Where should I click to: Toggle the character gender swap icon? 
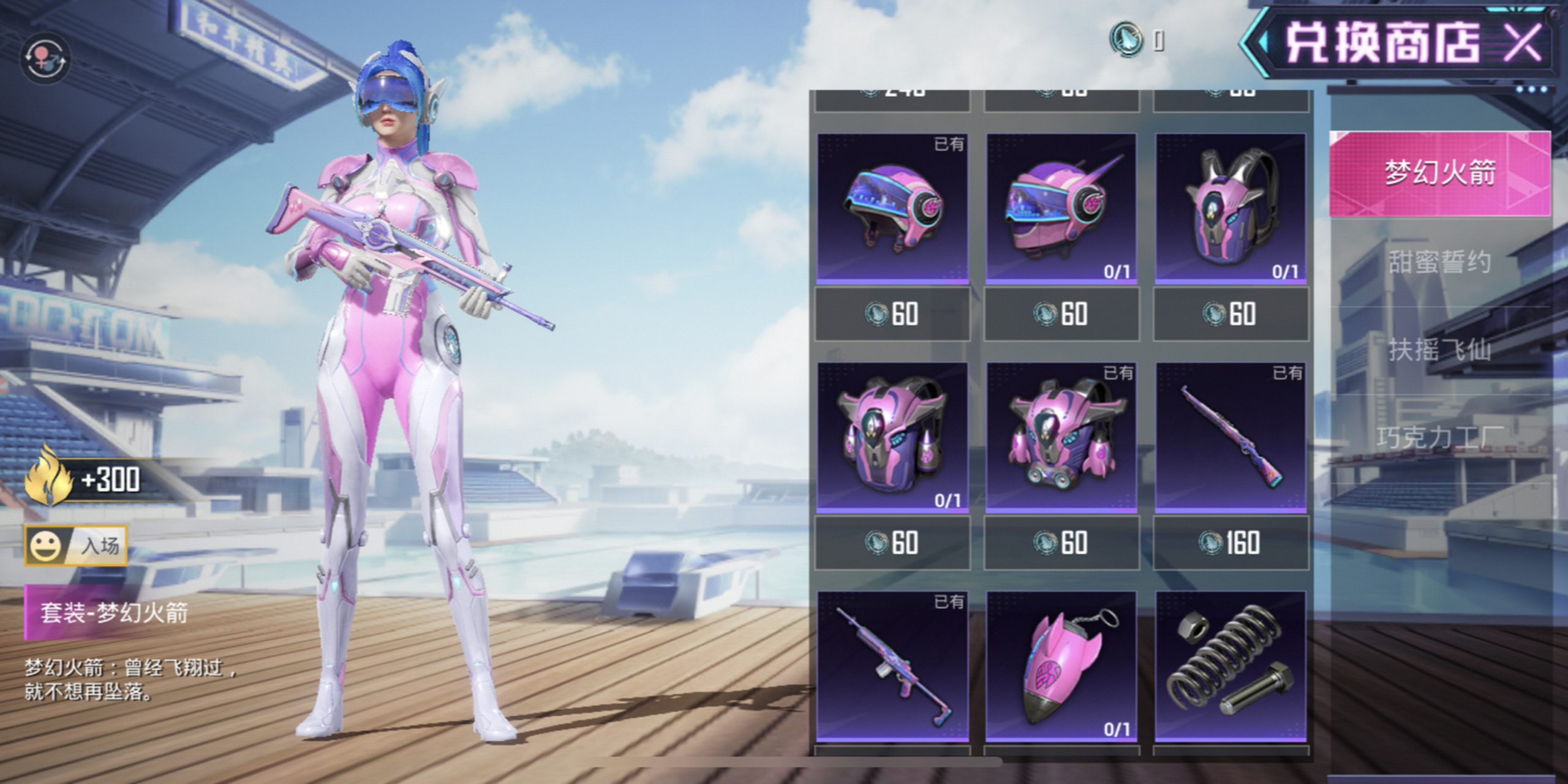[x=45, y=59]
